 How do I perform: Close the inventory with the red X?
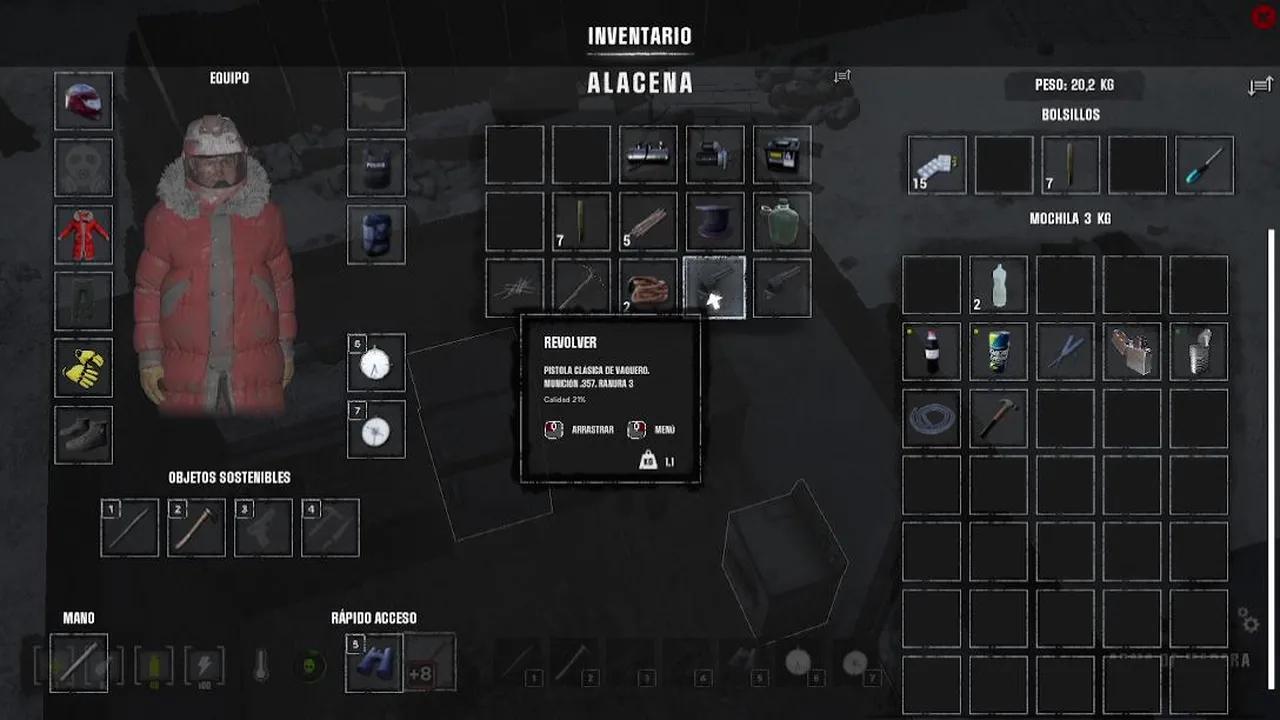pos(1263,17)
